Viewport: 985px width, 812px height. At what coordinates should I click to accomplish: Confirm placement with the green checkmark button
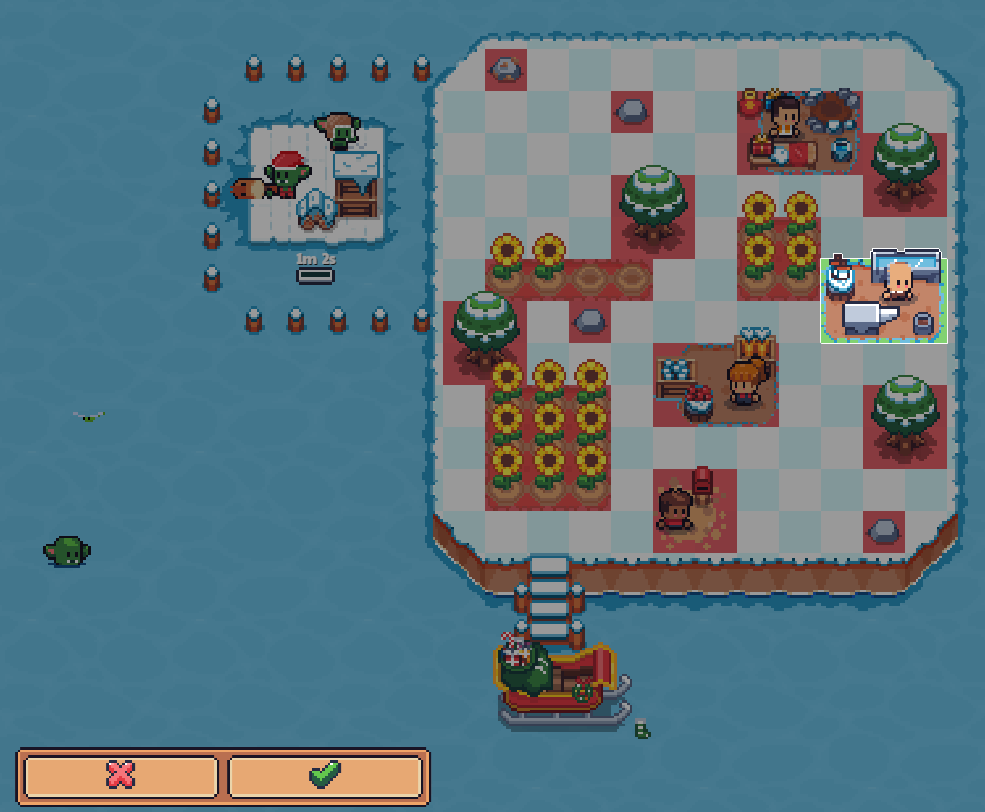coord(325,776)
